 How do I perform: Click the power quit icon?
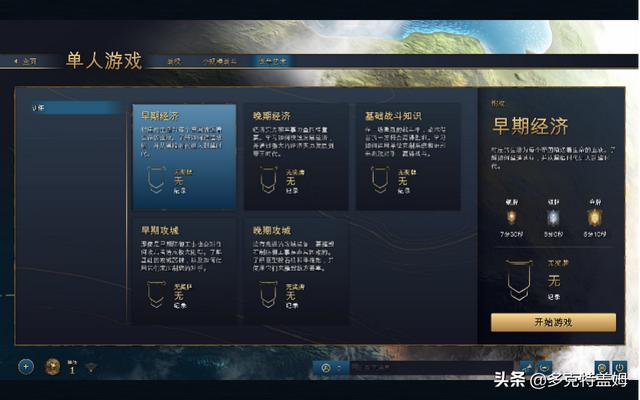pyautogui.click(x=620, y=367)
